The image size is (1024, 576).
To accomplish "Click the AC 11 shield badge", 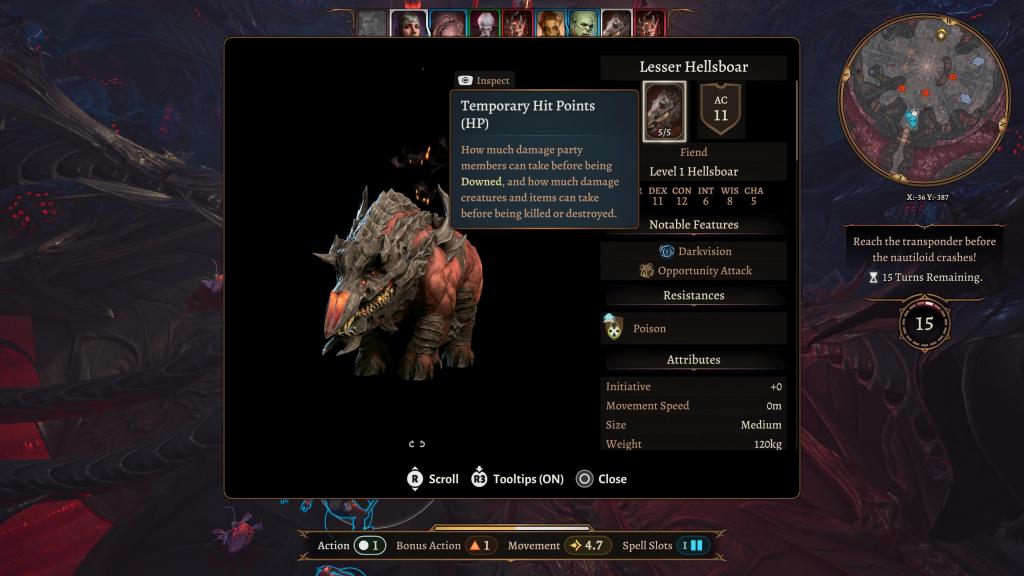I will pos(721,109).
